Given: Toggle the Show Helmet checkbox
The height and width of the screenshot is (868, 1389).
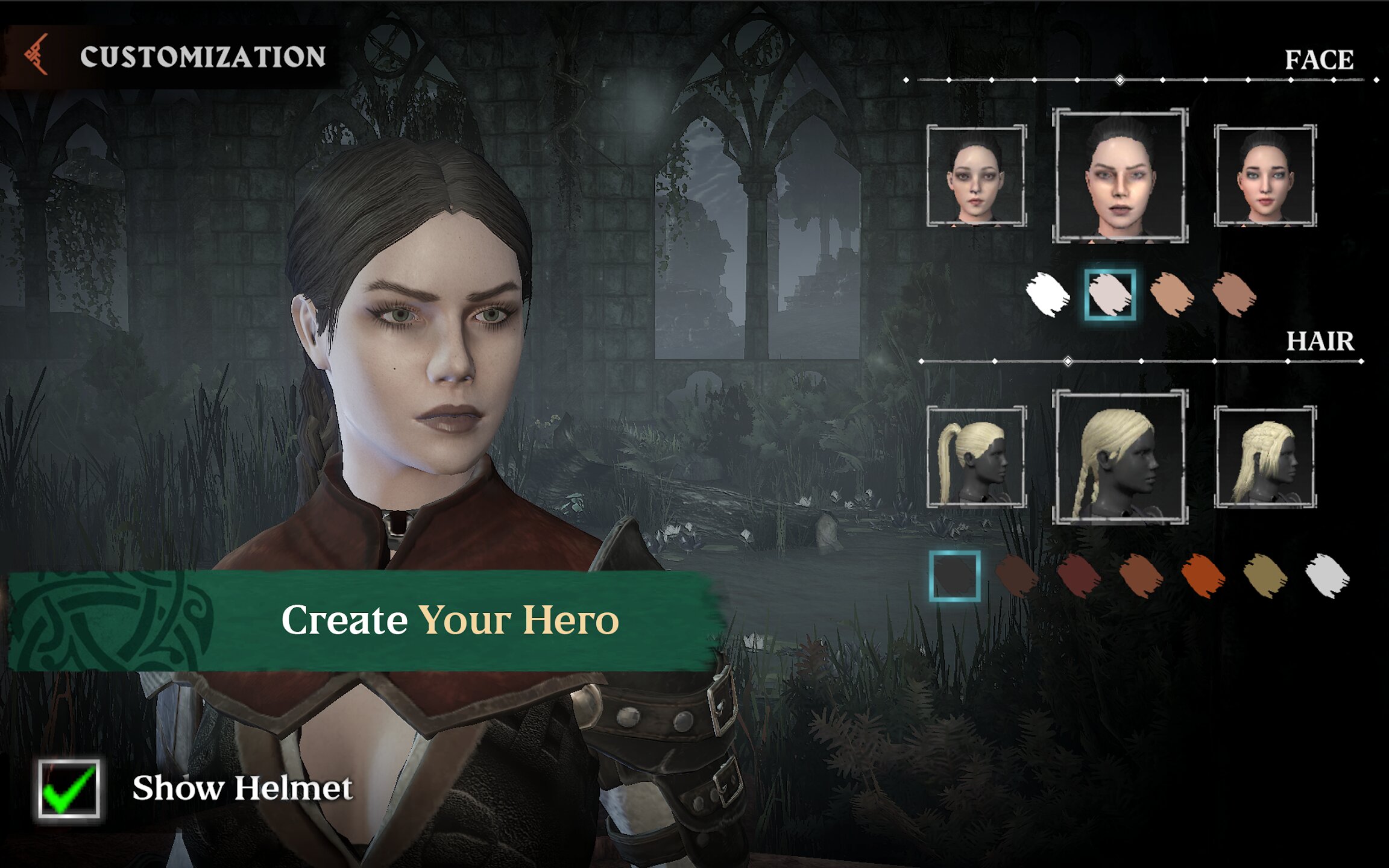Looking at the screenshot, I should click(69, 788).
